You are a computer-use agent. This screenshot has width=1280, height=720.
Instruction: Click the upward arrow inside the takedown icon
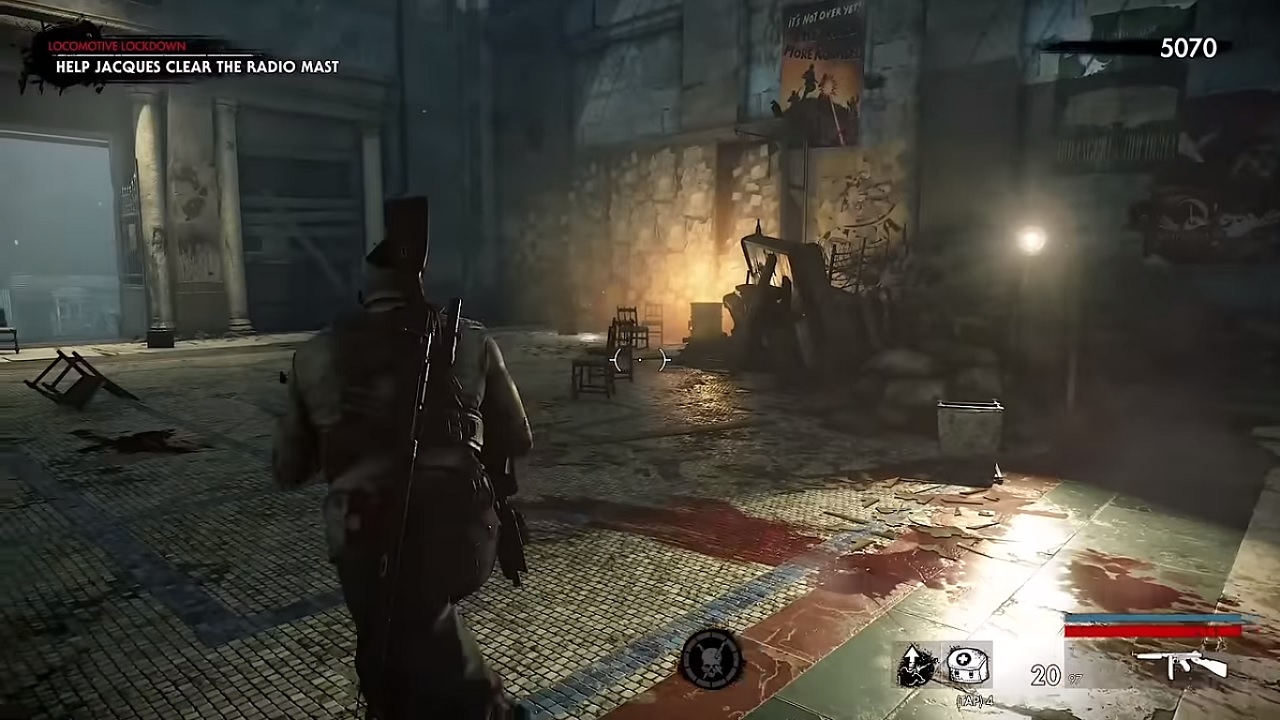click(911, 655)
